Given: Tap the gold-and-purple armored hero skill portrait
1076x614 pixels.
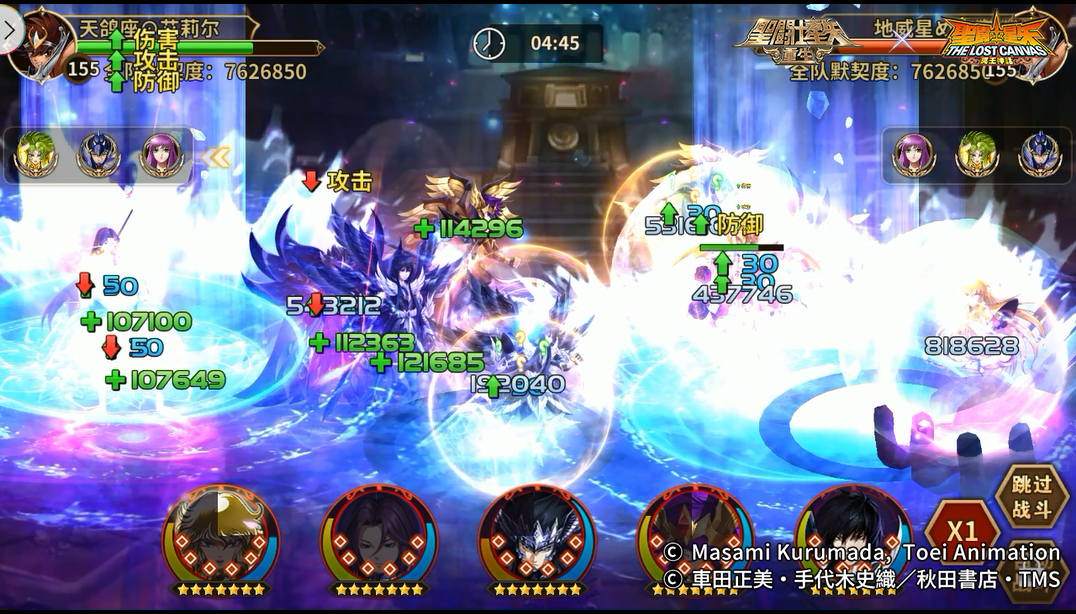Looking at the screenshot, I should [x=694, y=534].
